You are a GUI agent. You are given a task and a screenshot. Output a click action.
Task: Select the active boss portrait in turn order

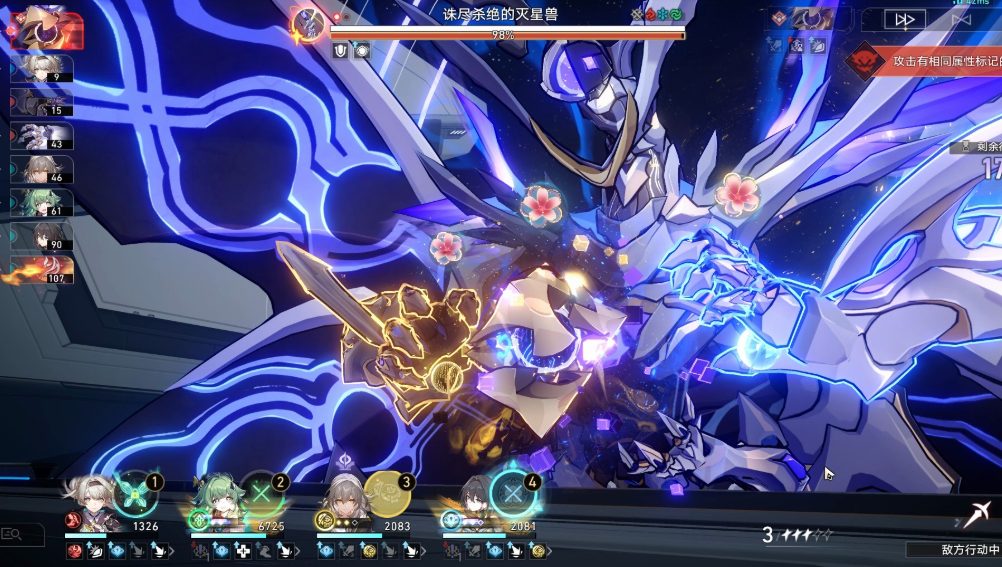coord(45,27)
